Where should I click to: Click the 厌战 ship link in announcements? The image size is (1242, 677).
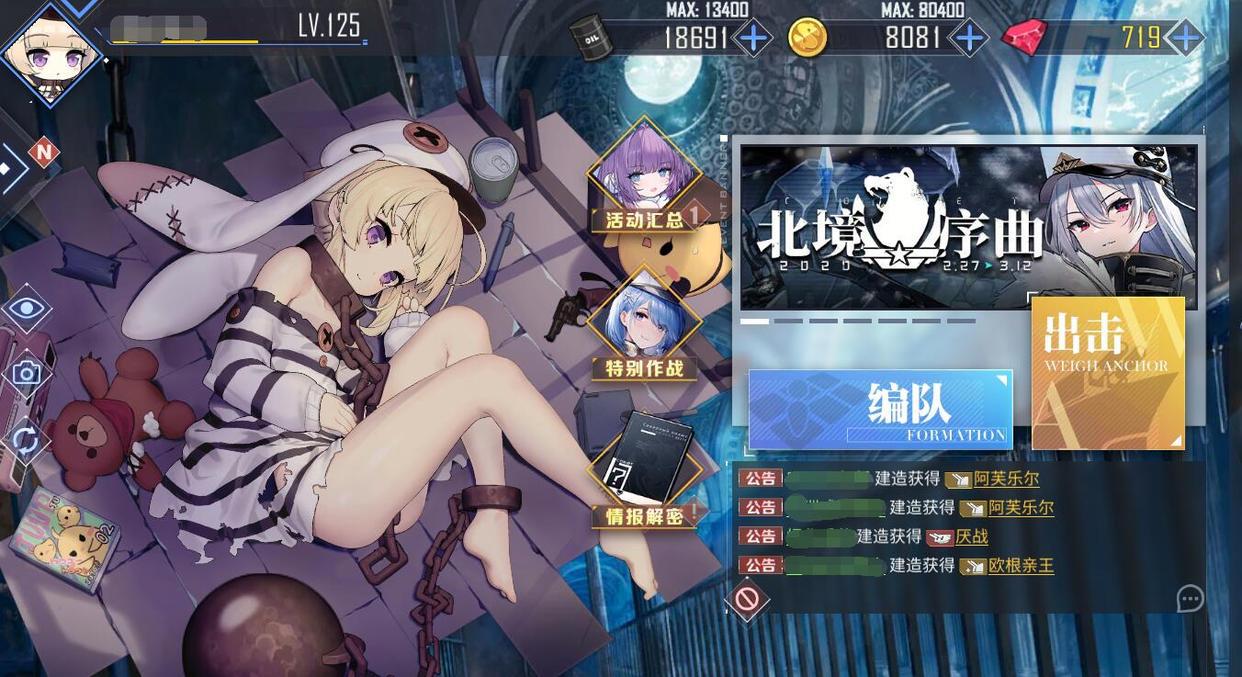tap(971, 537)
